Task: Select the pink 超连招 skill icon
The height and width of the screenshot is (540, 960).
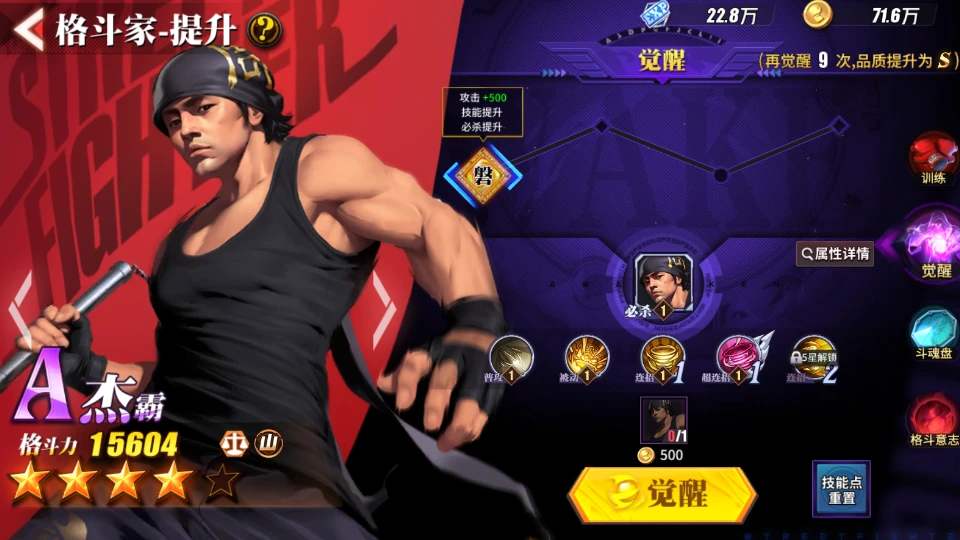Action: click(x=738, y=357)
